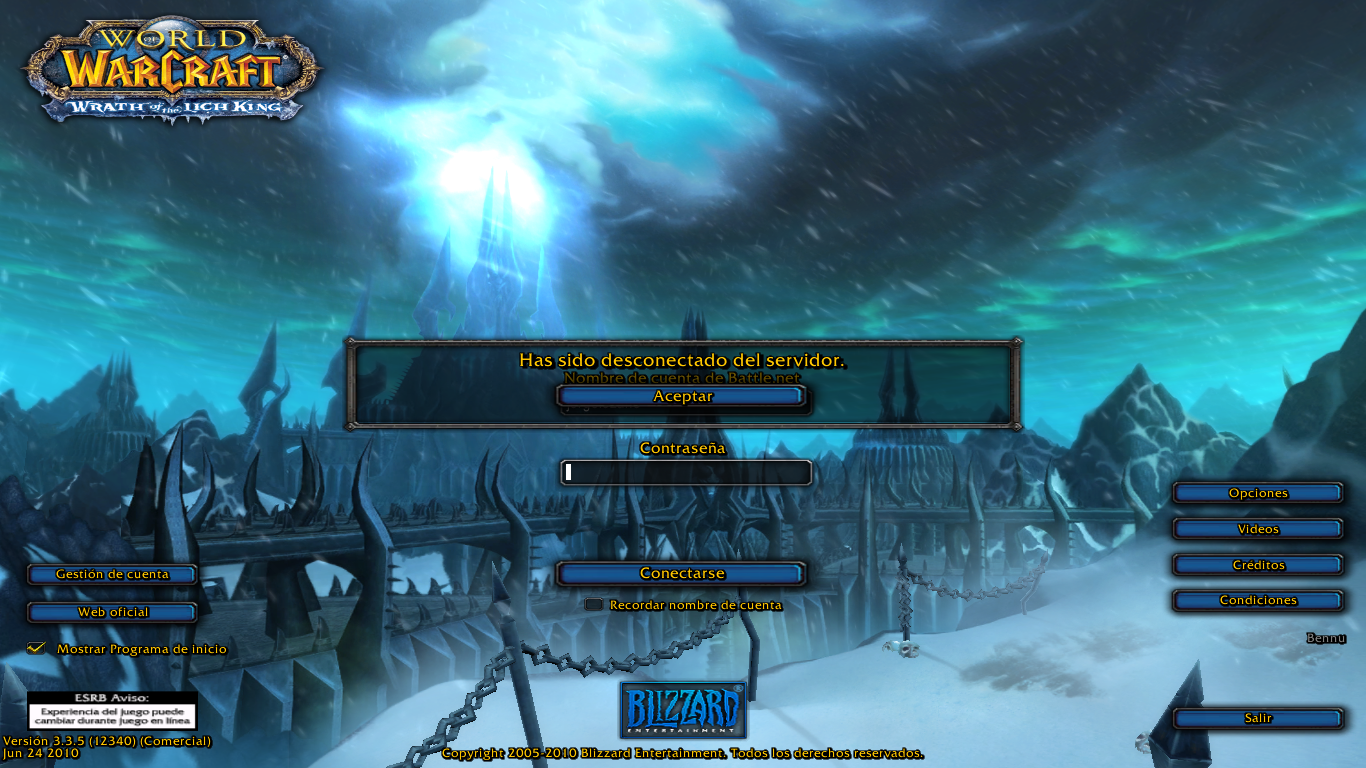Viewport: 1366px width, 768px height.
Task: Accept the disconnected from server message
Action: (682, 397)
